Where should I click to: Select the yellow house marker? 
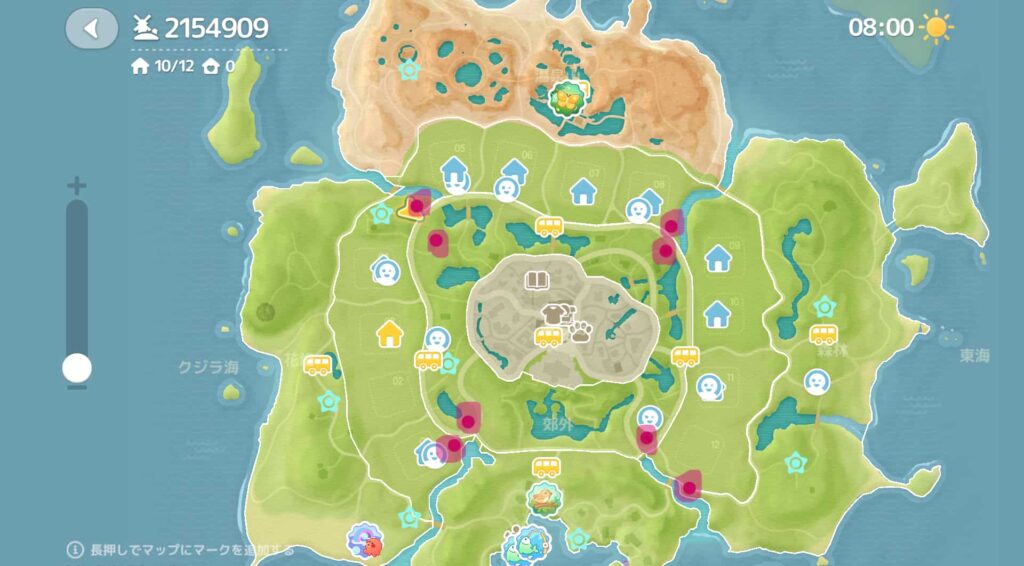pyautogui.click(x=388, y=333)
